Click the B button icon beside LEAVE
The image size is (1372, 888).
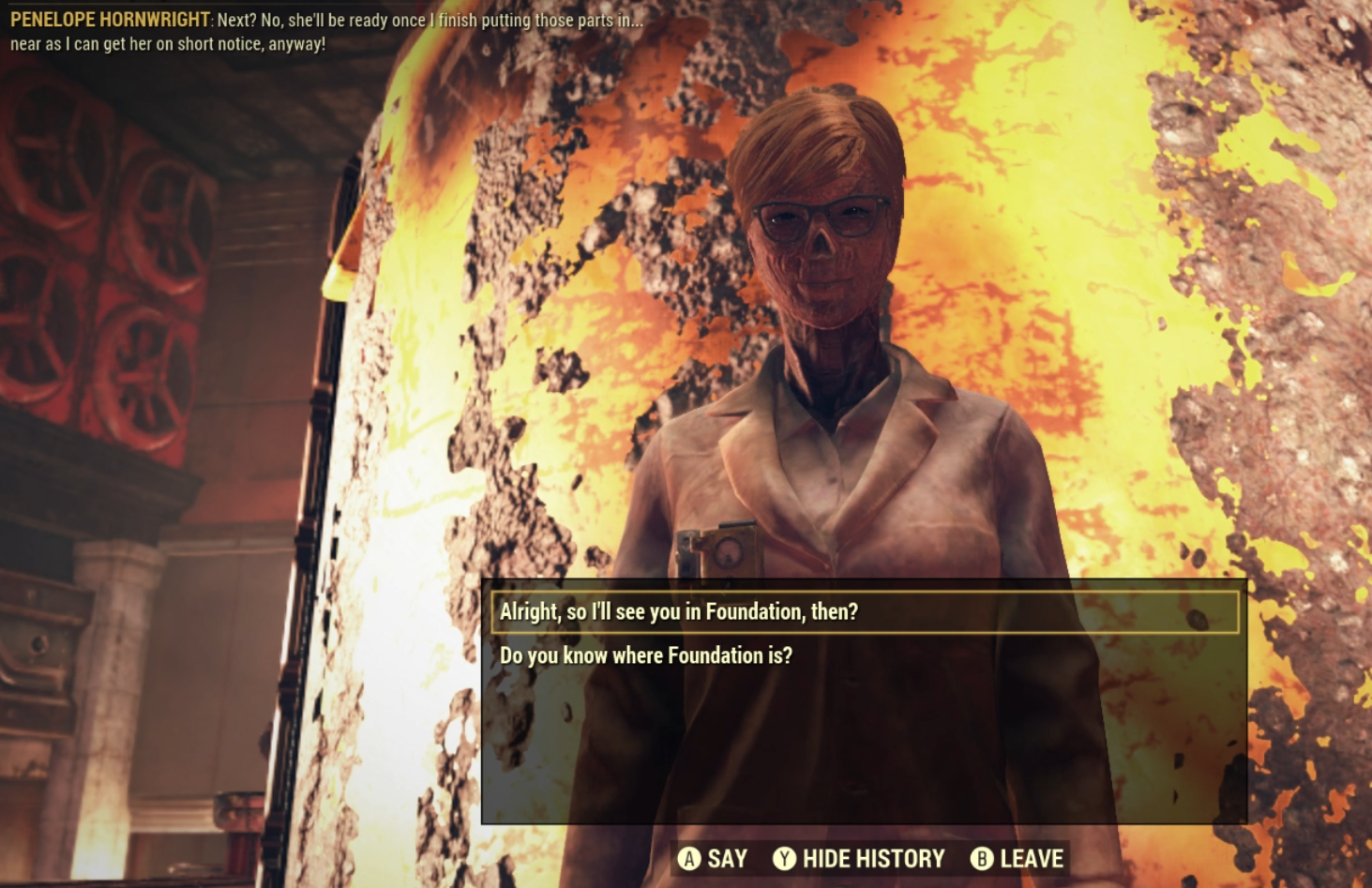tap(981, 857)
